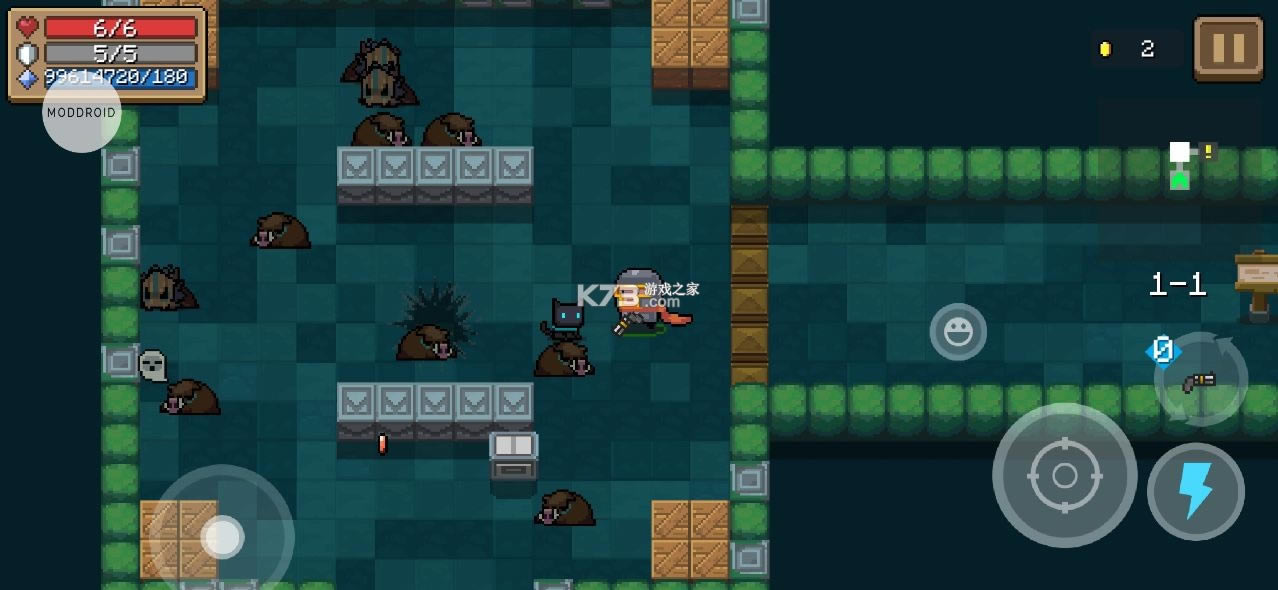
Task: Pause the game with the pause button
Action: [x=1228, y=48]
